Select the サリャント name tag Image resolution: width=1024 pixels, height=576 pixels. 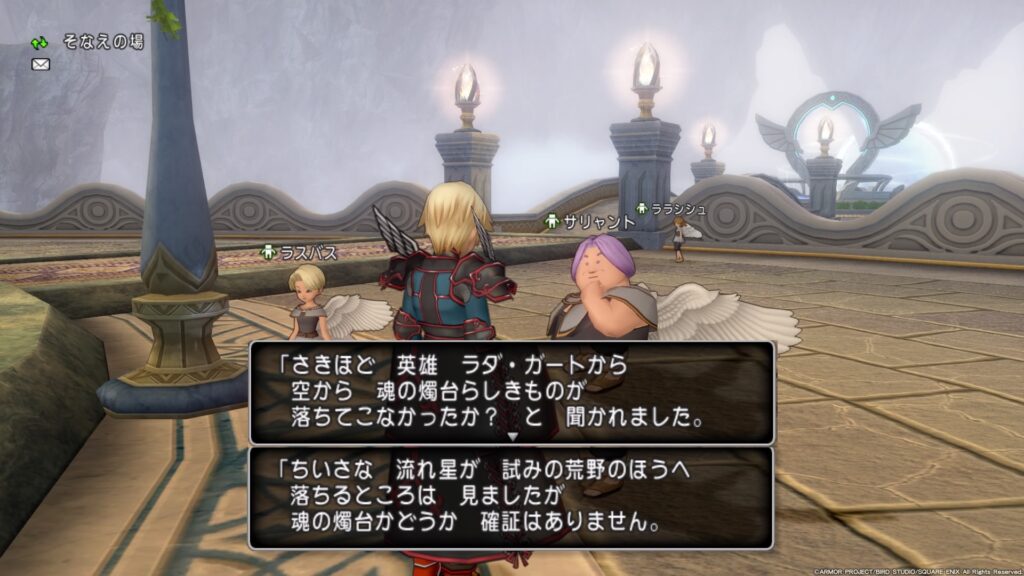coord(590,222)
